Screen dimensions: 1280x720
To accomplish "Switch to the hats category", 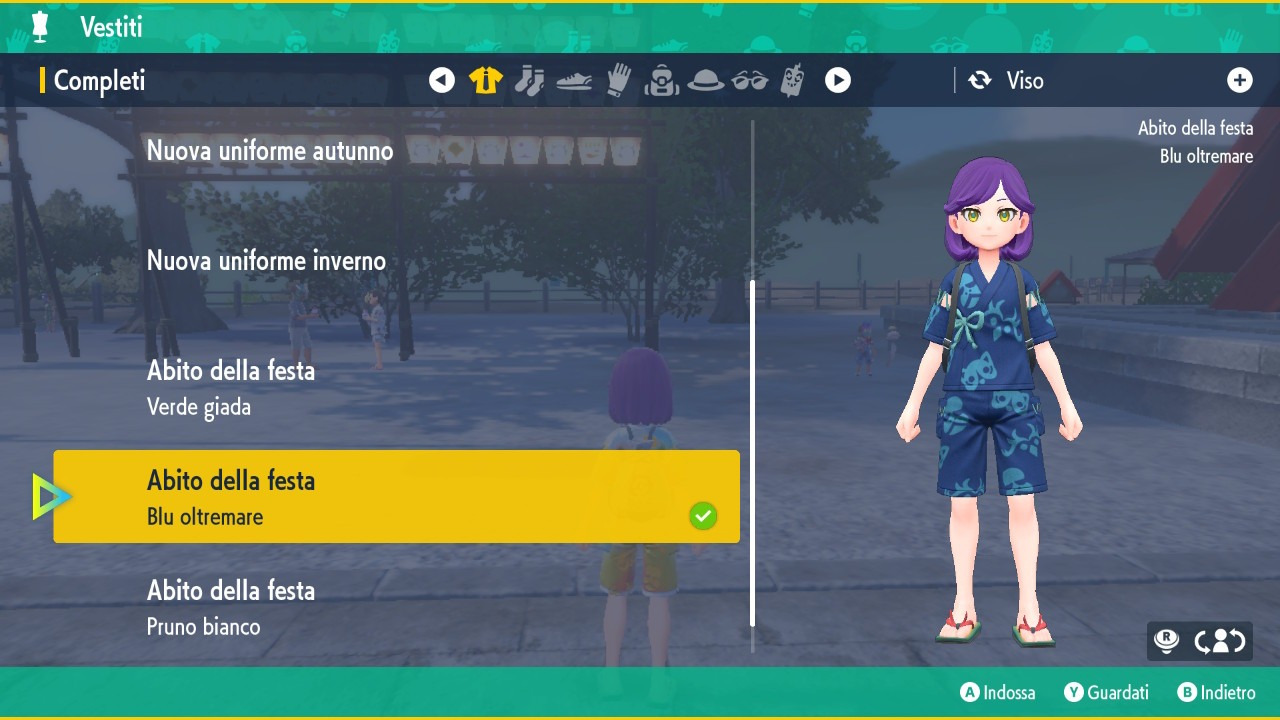I will 706,81.
